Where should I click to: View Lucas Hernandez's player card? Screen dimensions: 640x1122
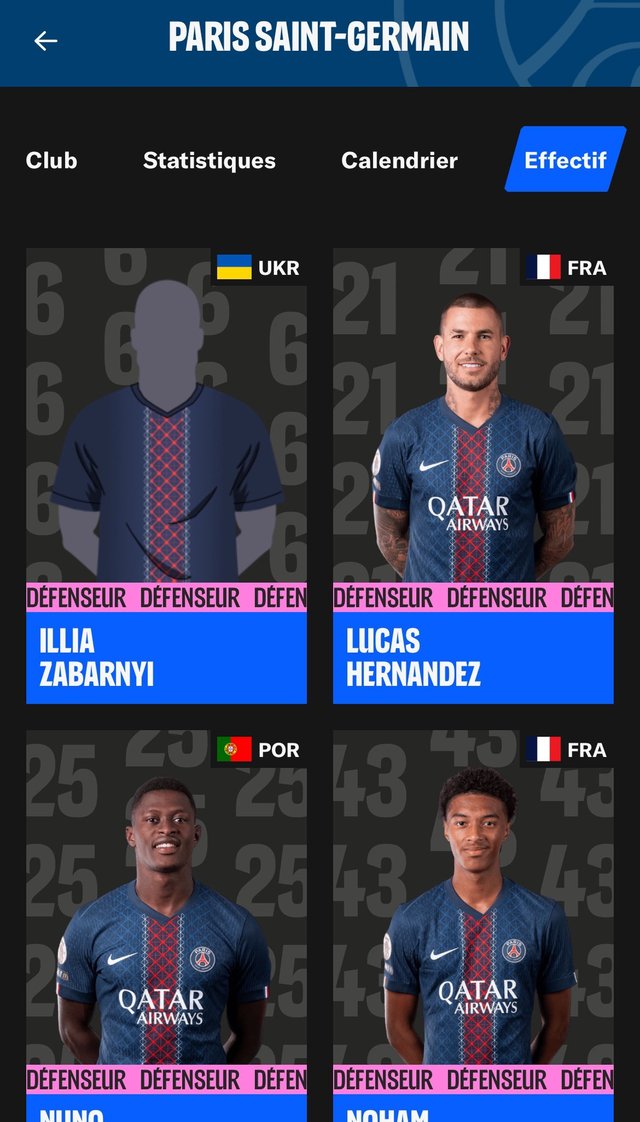click(x=473, y=476)
